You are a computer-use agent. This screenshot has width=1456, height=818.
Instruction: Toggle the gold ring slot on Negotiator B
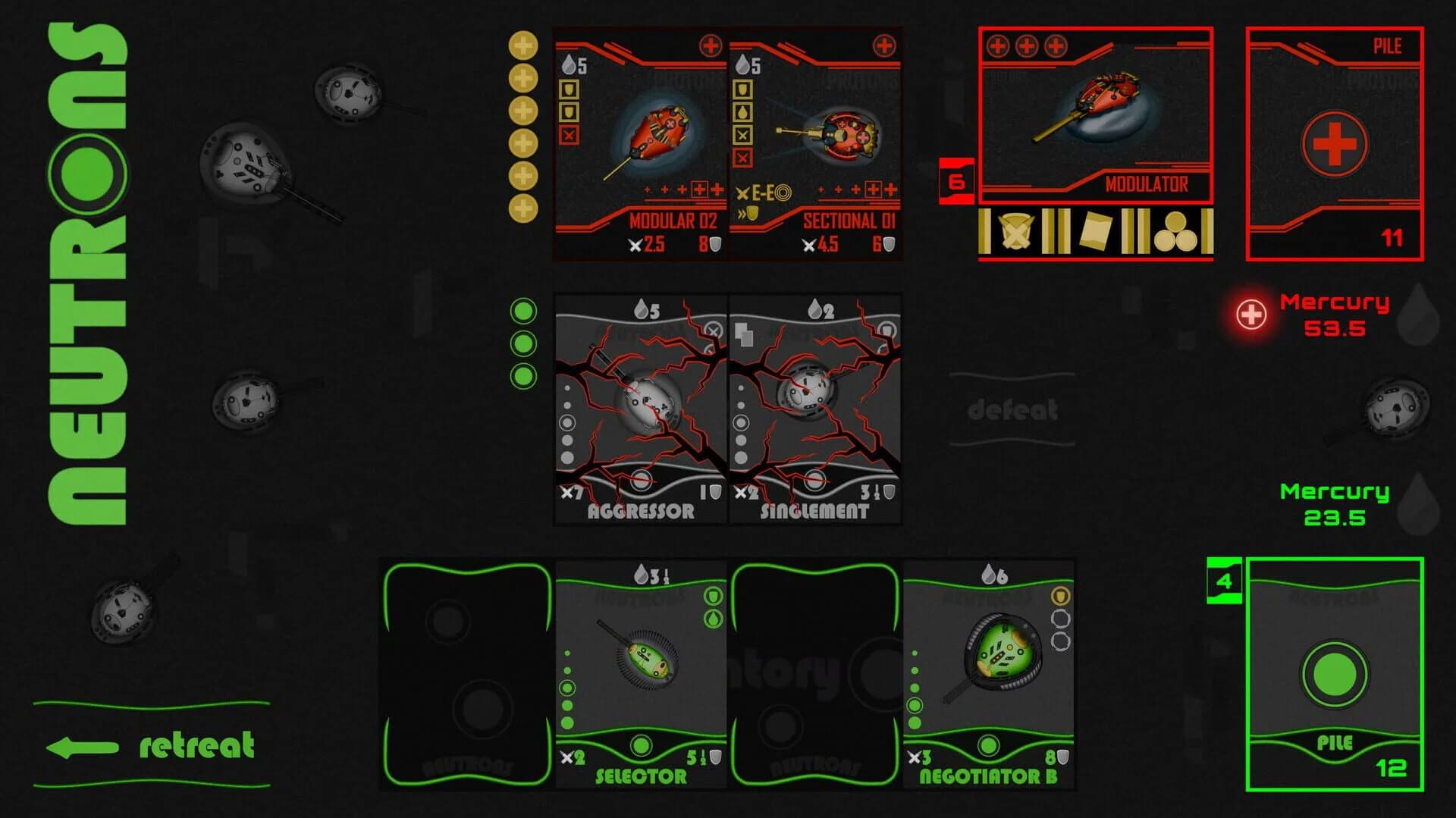pos(1060,595)
